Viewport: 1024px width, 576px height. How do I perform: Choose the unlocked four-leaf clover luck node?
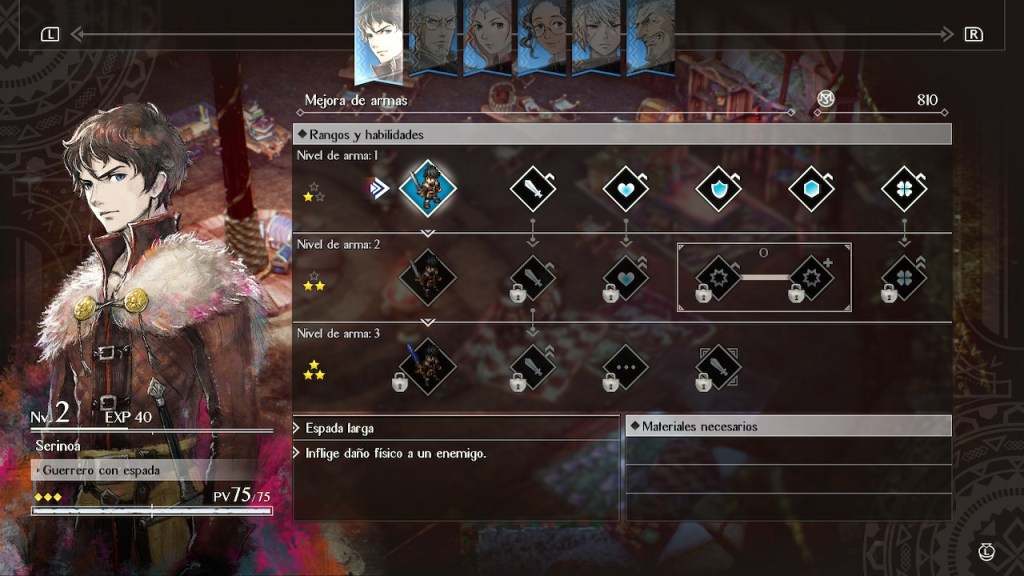904,188
